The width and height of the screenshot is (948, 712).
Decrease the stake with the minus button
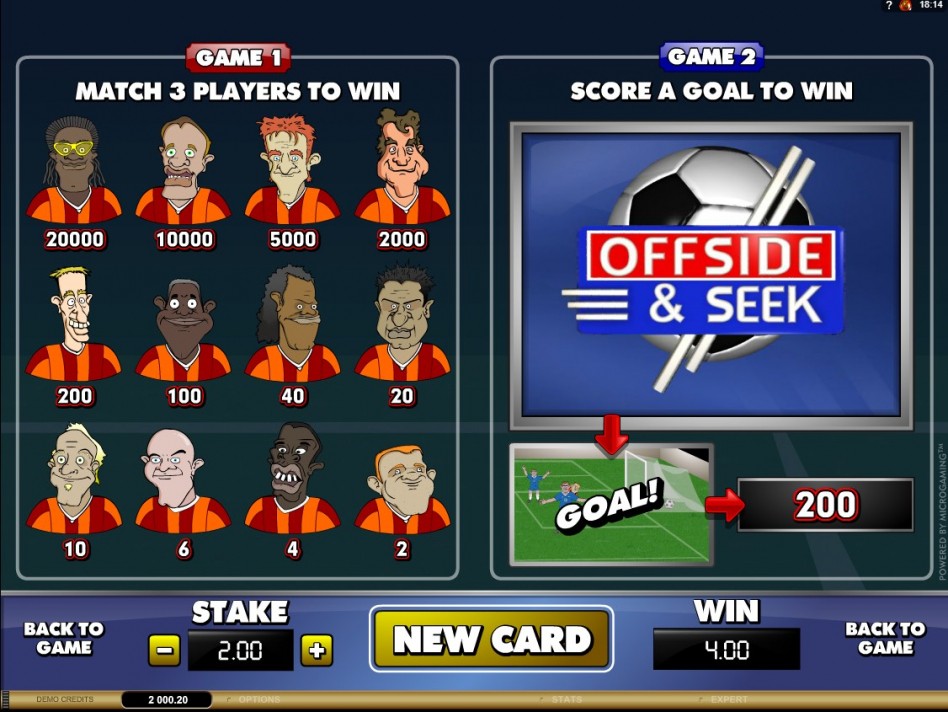[x=164, y=651]
